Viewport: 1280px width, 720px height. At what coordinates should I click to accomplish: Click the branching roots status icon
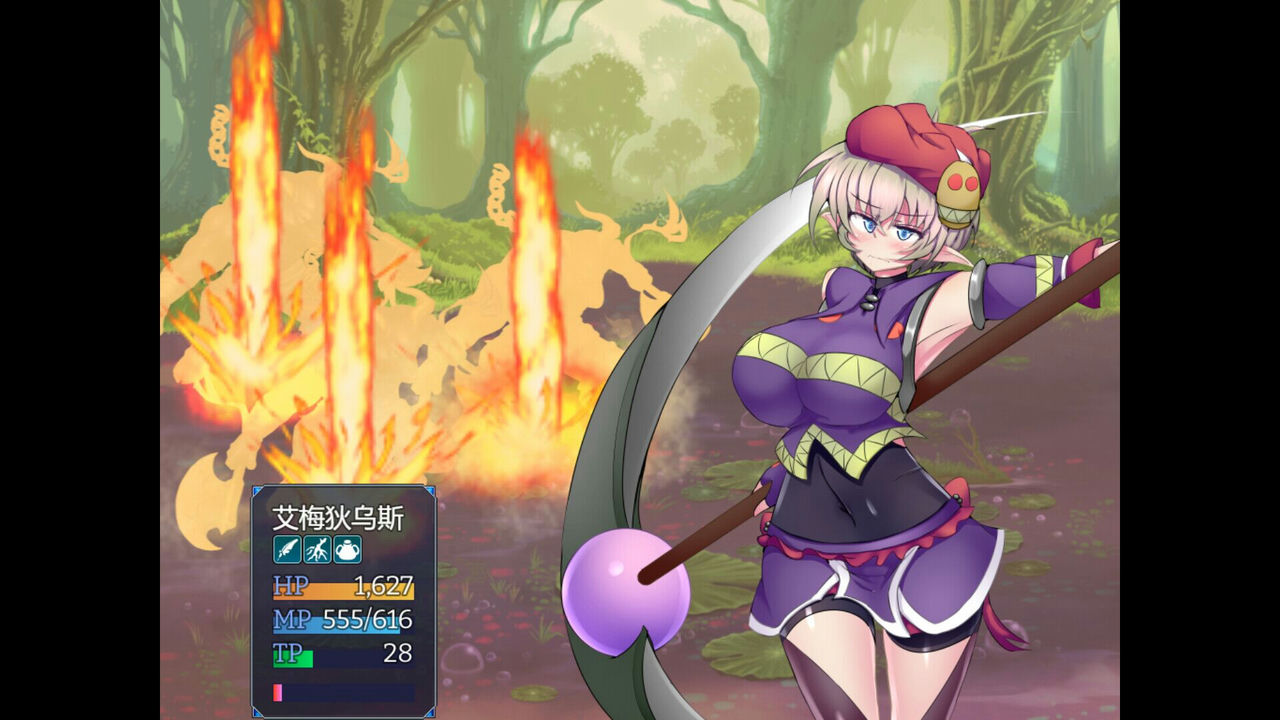tap(316, 549)
